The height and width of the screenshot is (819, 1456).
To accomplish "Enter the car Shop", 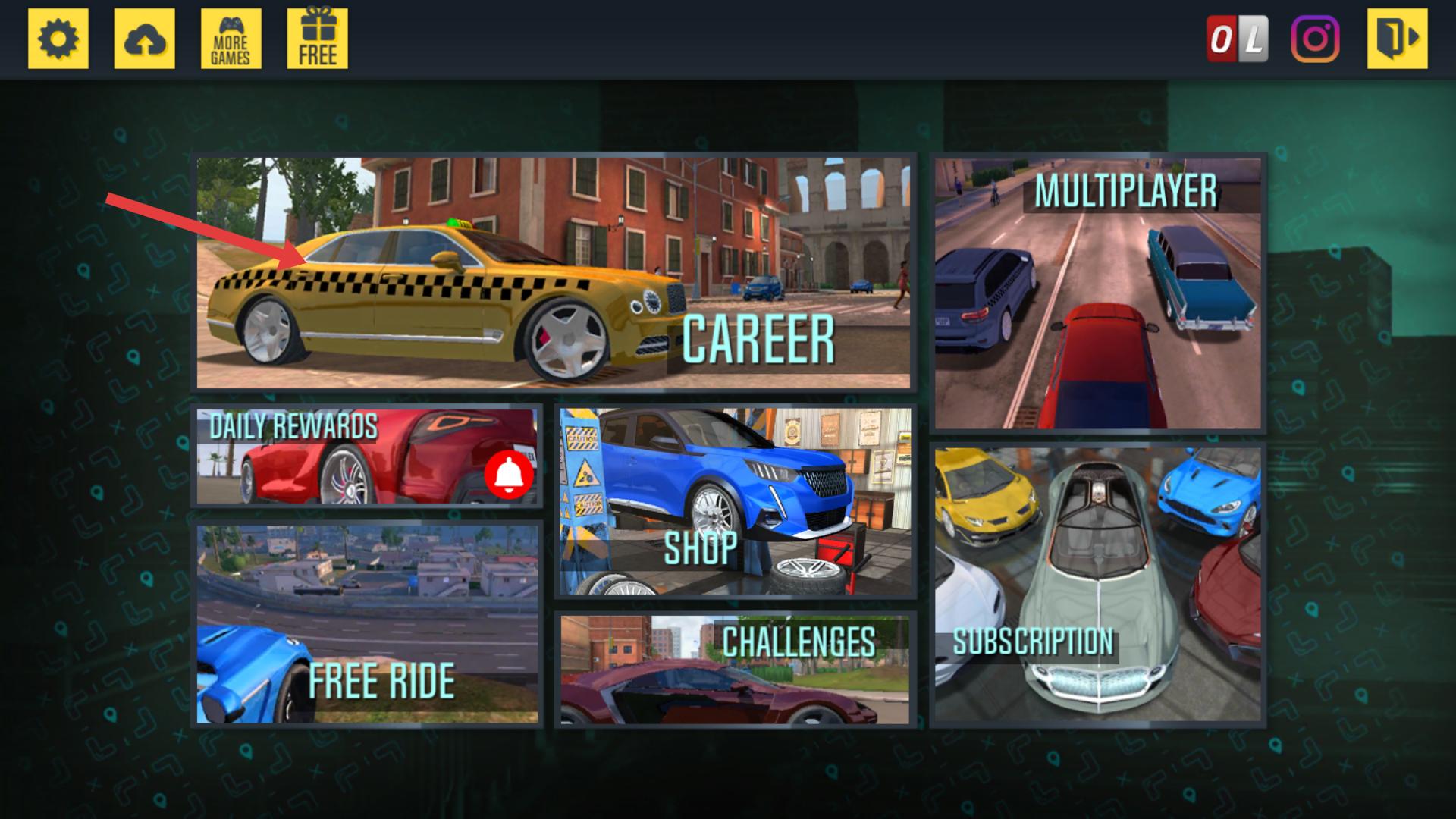I will coord(735,501).
